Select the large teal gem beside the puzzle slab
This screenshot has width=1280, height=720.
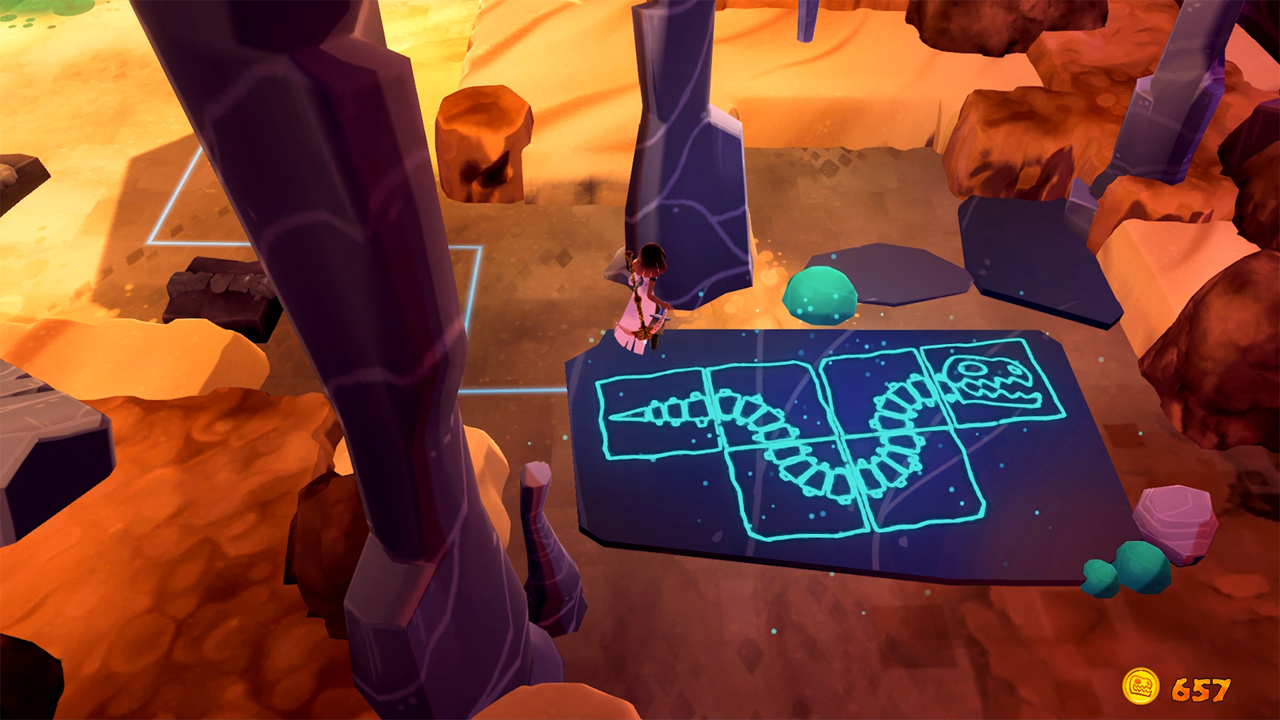[822, 295]
